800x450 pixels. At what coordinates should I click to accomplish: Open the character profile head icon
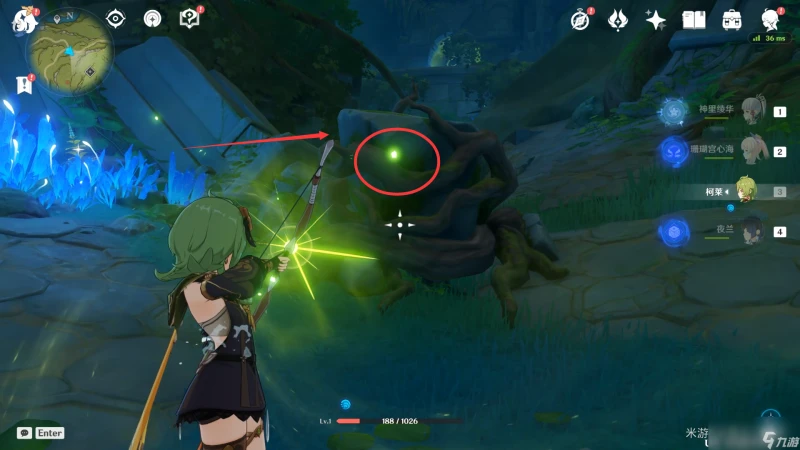(x=771, y=20)
